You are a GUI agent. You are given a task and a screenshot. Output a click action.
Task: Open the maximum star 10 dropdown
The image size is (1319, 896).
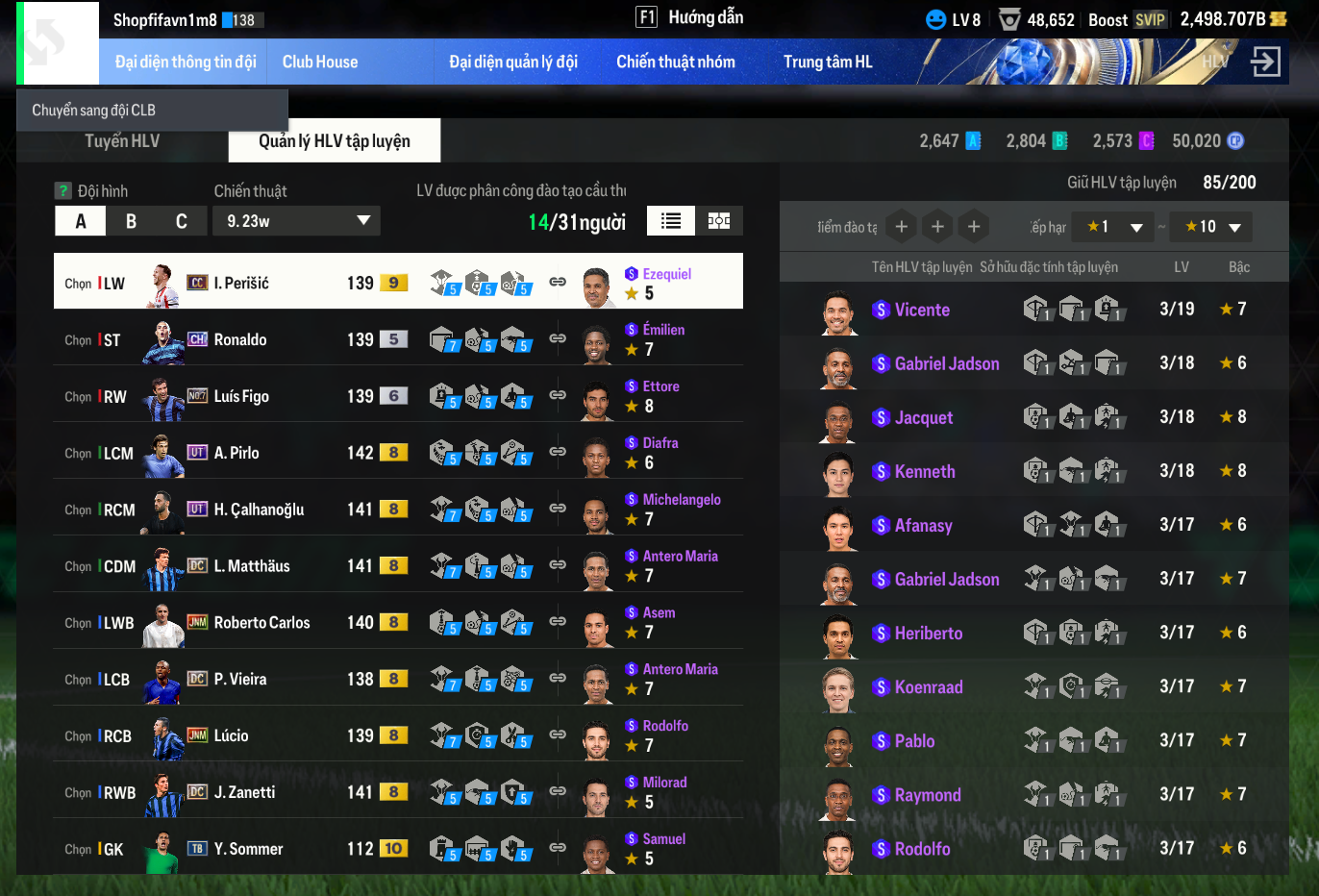(x=1212, y=227)
